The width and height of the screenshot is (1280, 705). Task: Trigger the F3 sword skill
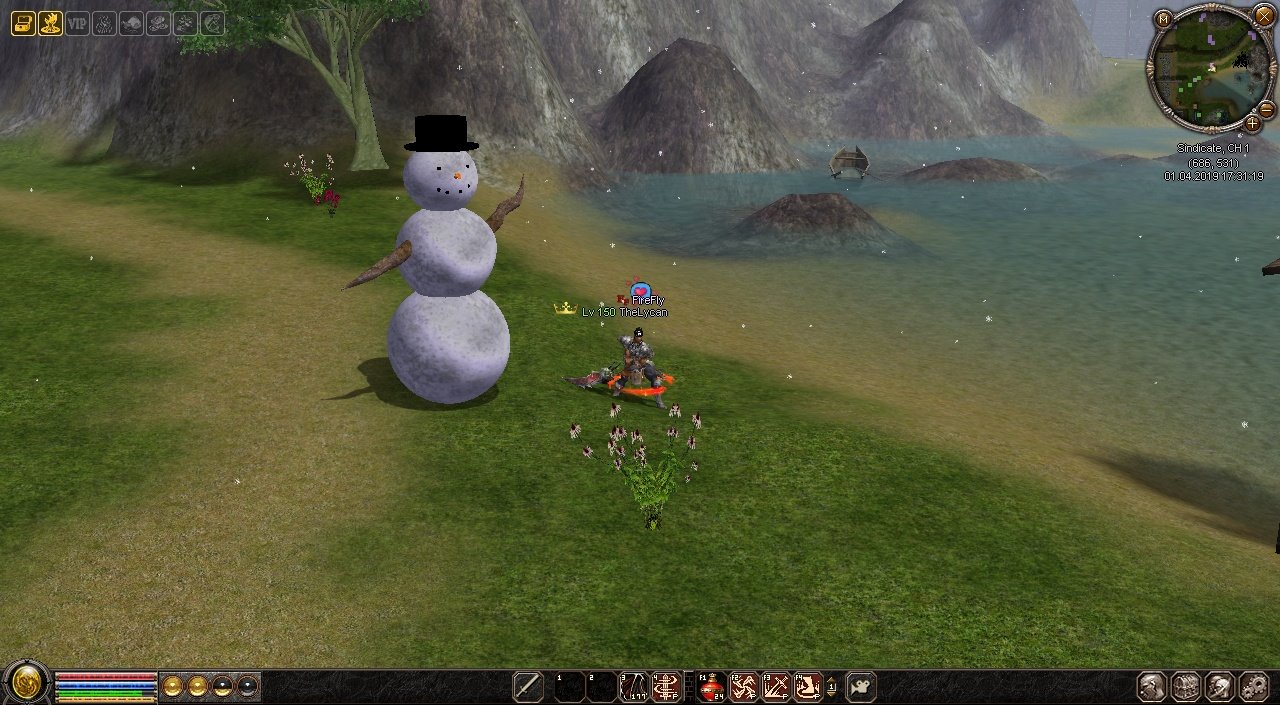[x=776, y=687]
